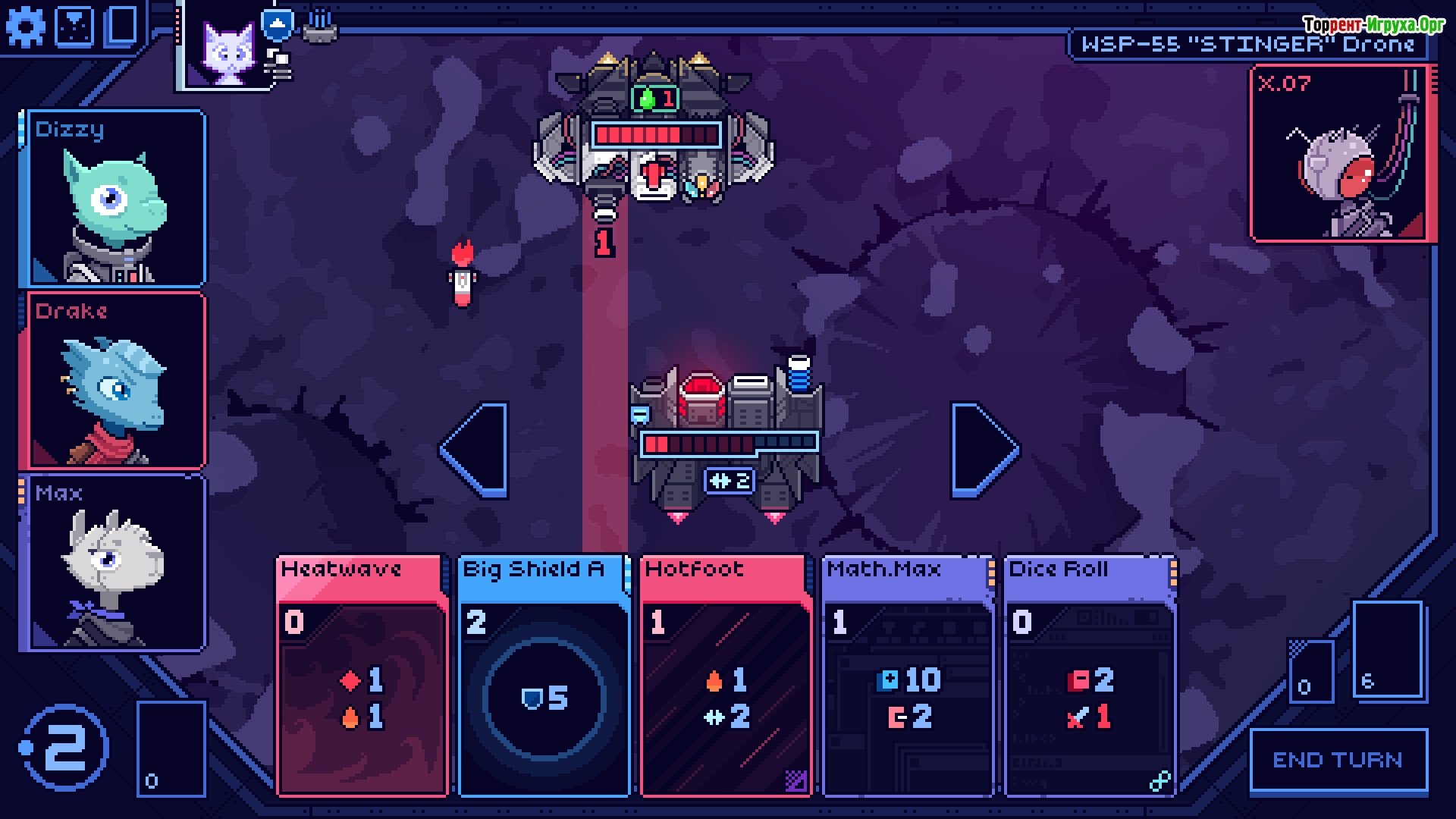End the current turn
The height and width of the screenshot is (819, 1456).
pyautogui.click(x=1338, y=760)
